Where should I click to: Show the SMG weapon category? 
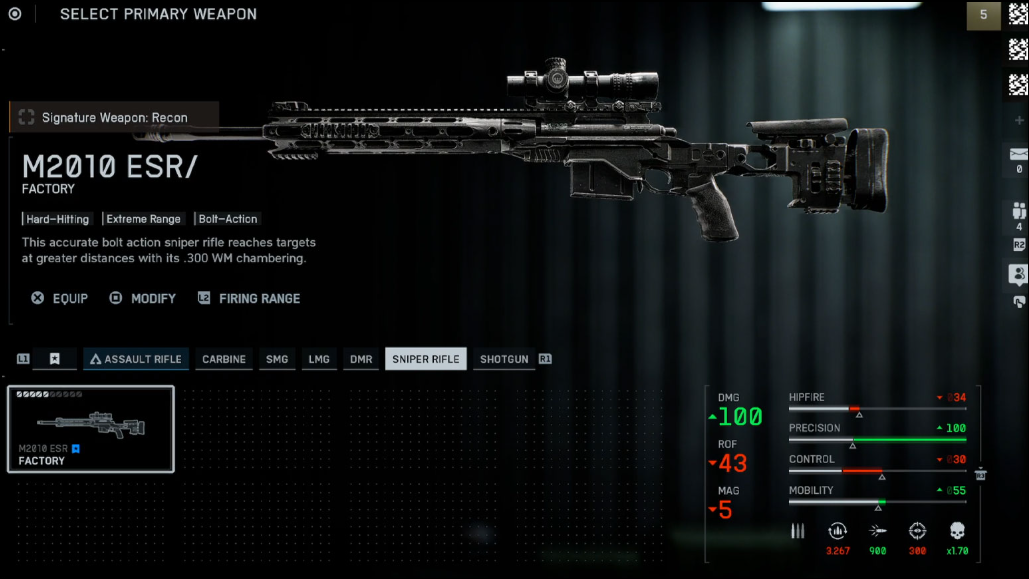276,359
